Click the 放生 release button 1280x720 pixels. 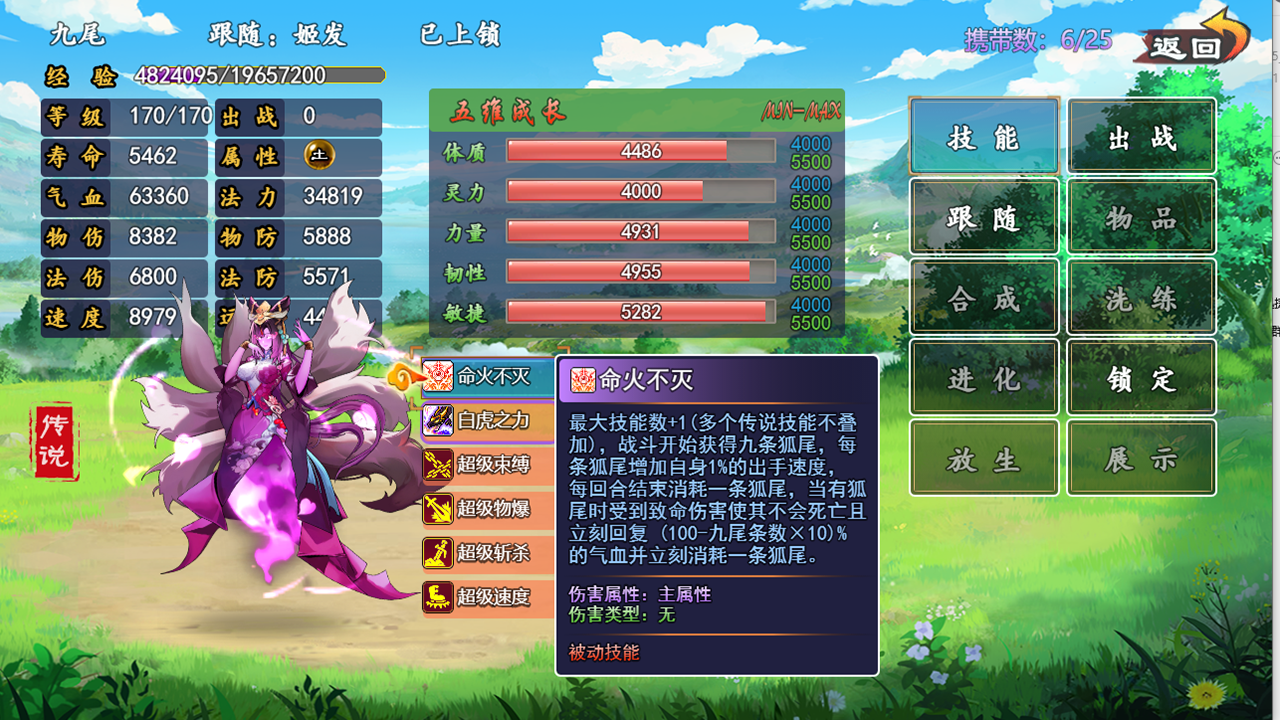point(984,458)
